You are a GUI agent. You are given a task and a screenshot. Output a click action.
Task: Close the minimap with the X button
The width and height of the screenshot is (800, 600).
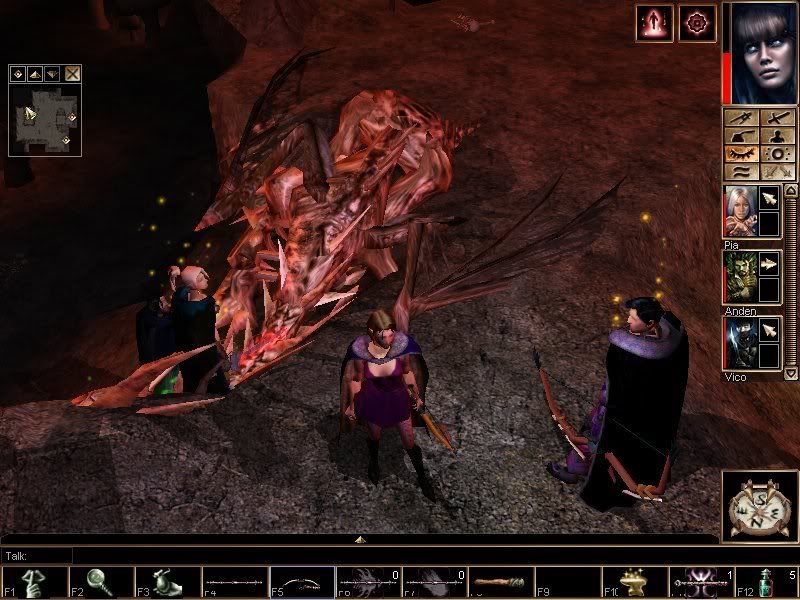73,73
